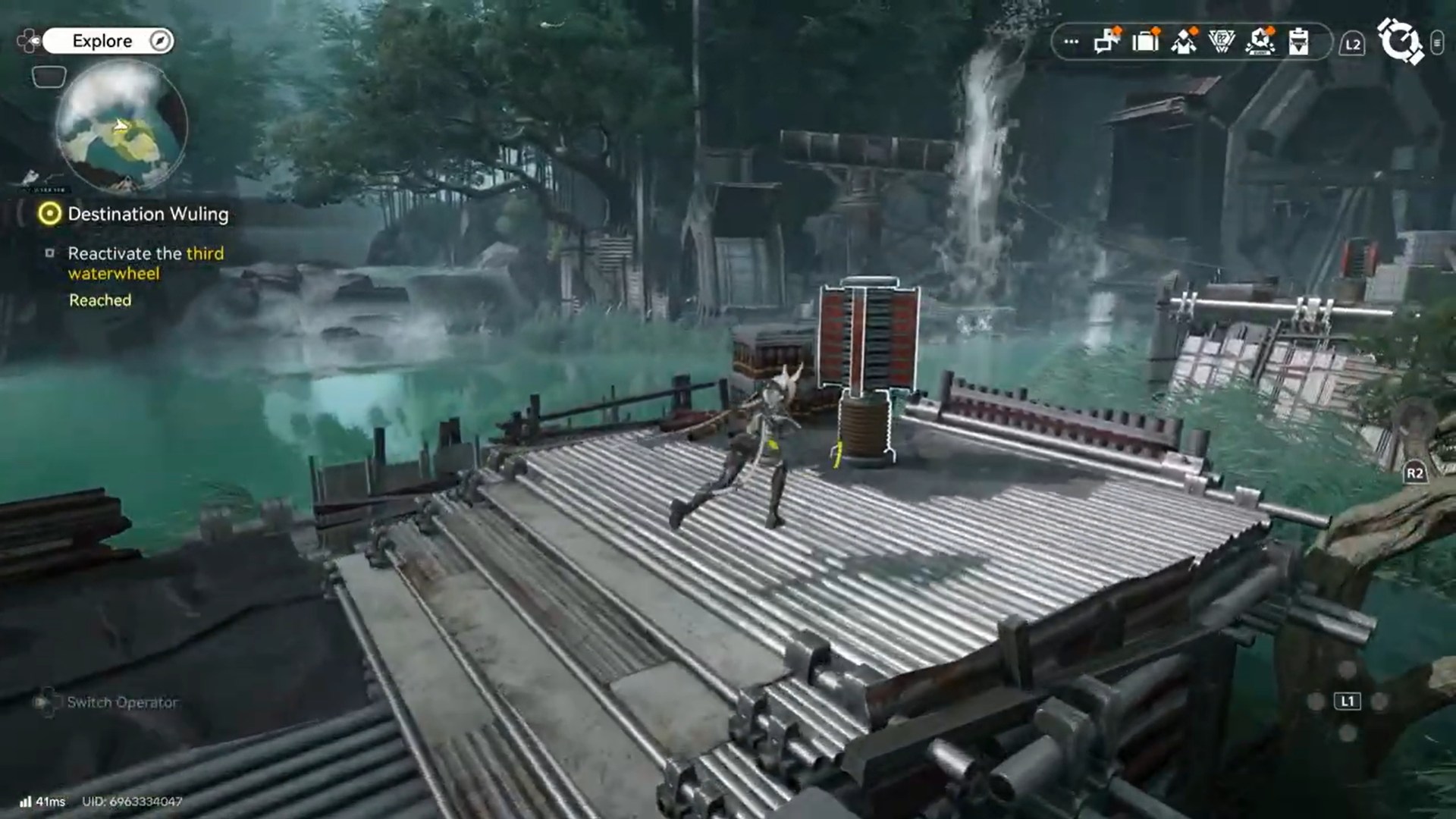Open the Events star icon
Image resolution: width=1456 pixels, height=819 pixels.
(x=1260, y=42)
